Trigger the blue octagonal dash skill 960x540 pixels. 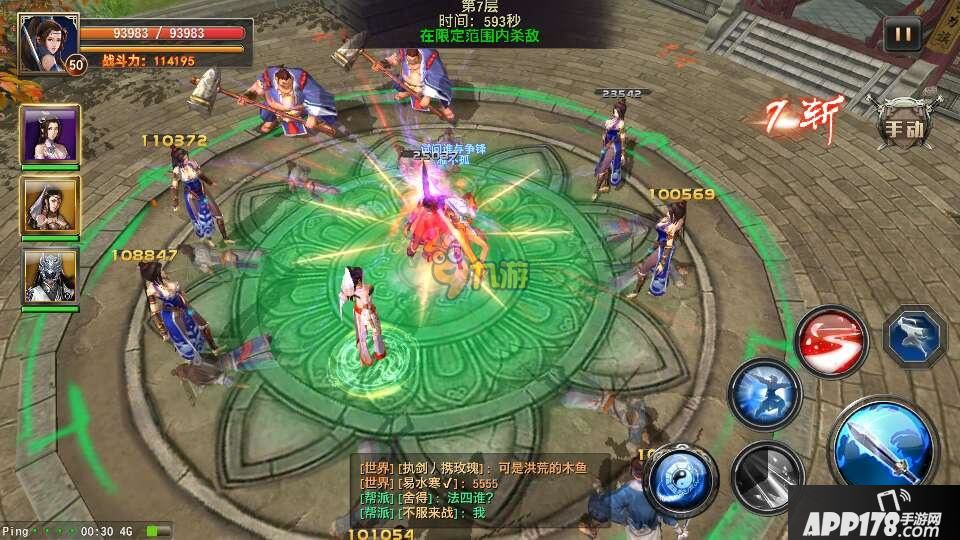click(915, 335)
